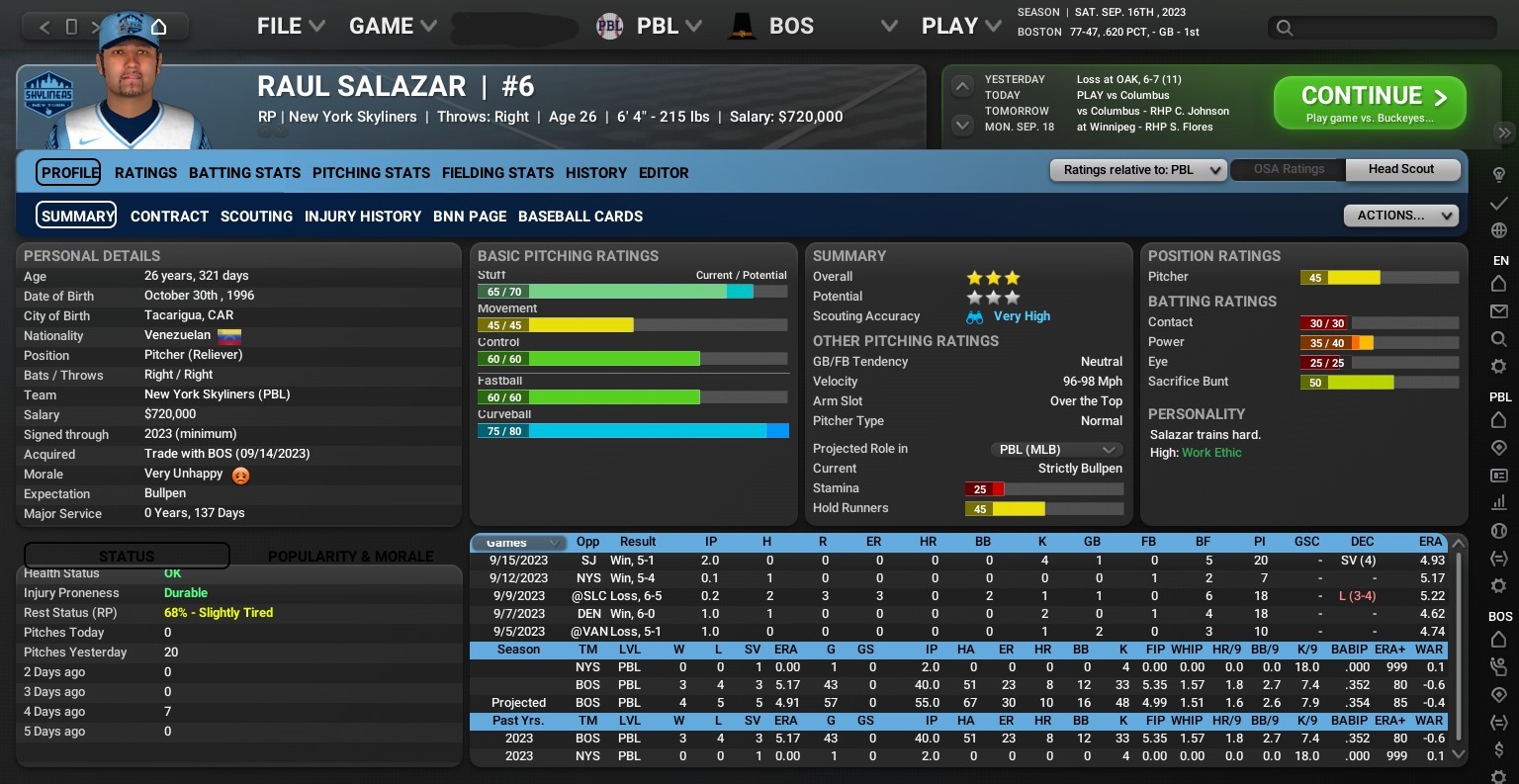Screen dimensions: 1519x784
Task: Open the ACTIONS... dropdown
Action: (x=1400, y=216)
